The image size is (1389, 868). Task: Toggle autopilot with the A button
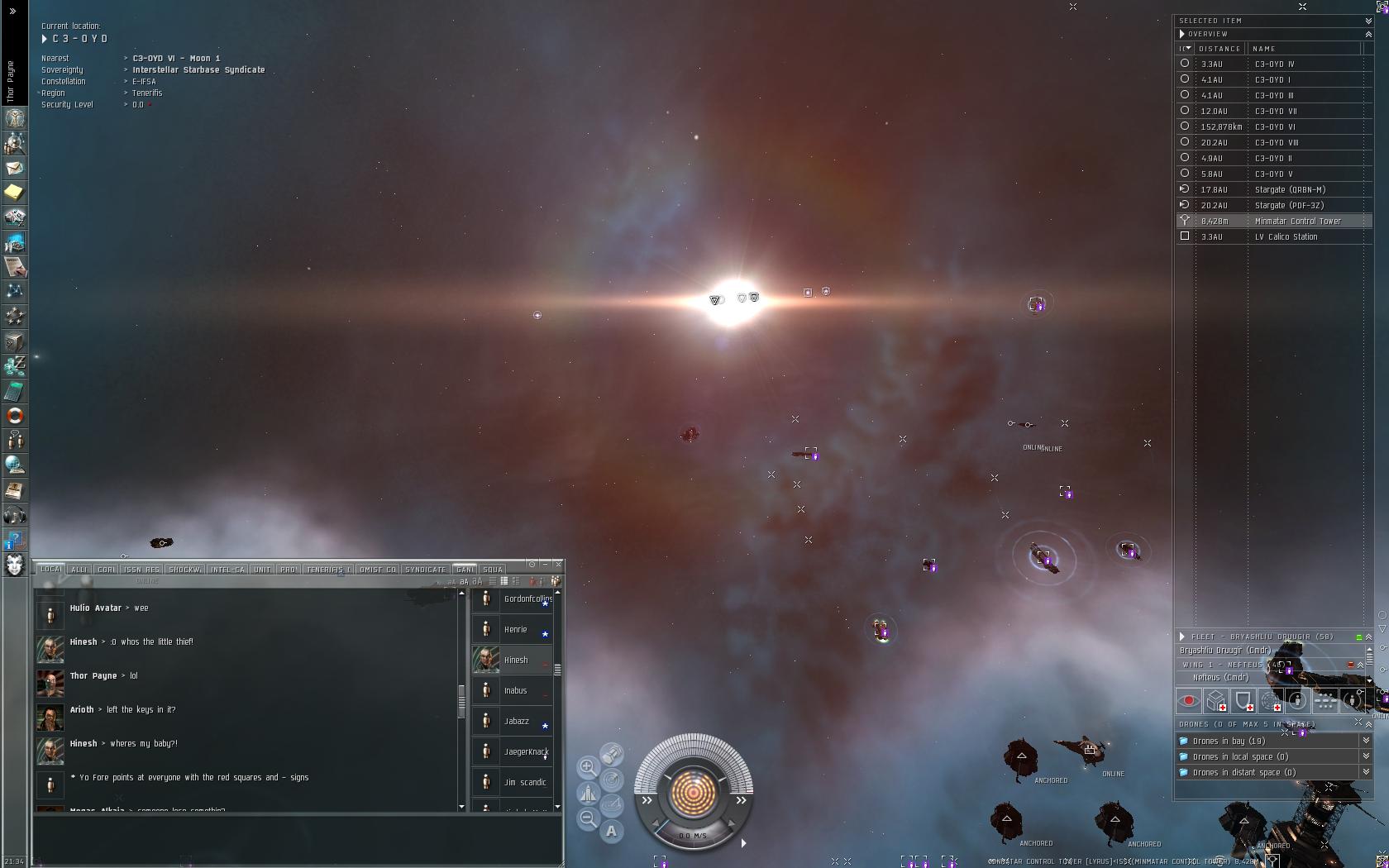(x=611, y=831)
